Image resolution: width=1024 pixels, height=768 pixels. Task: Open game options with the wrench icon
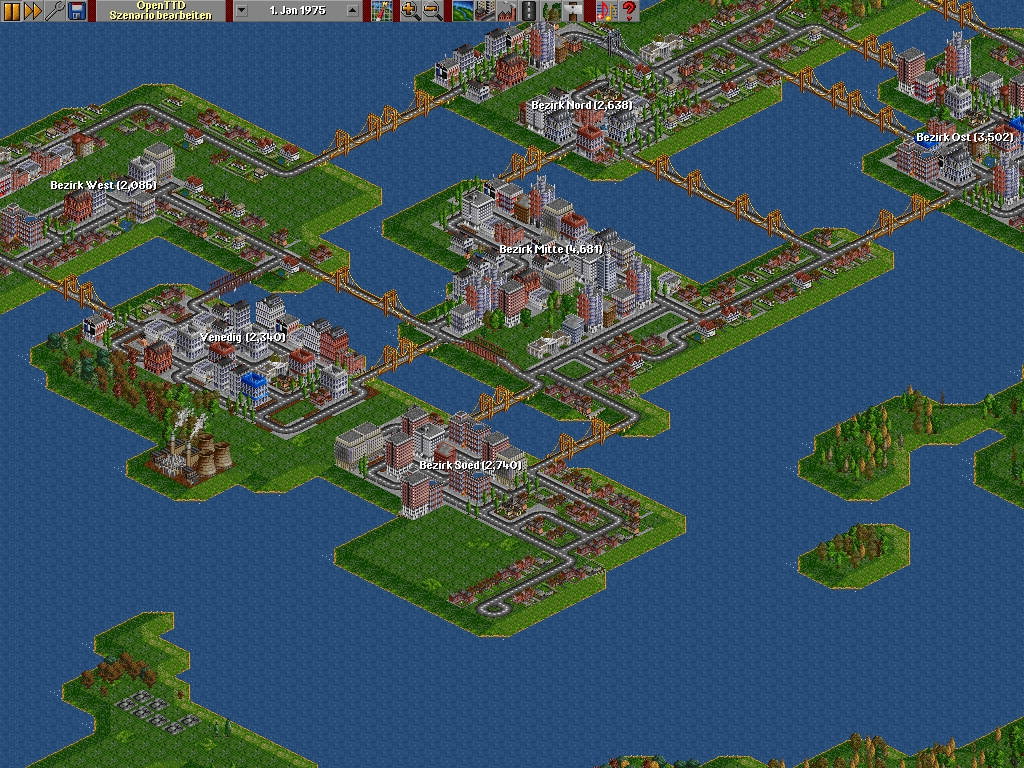tap(55, 11)
